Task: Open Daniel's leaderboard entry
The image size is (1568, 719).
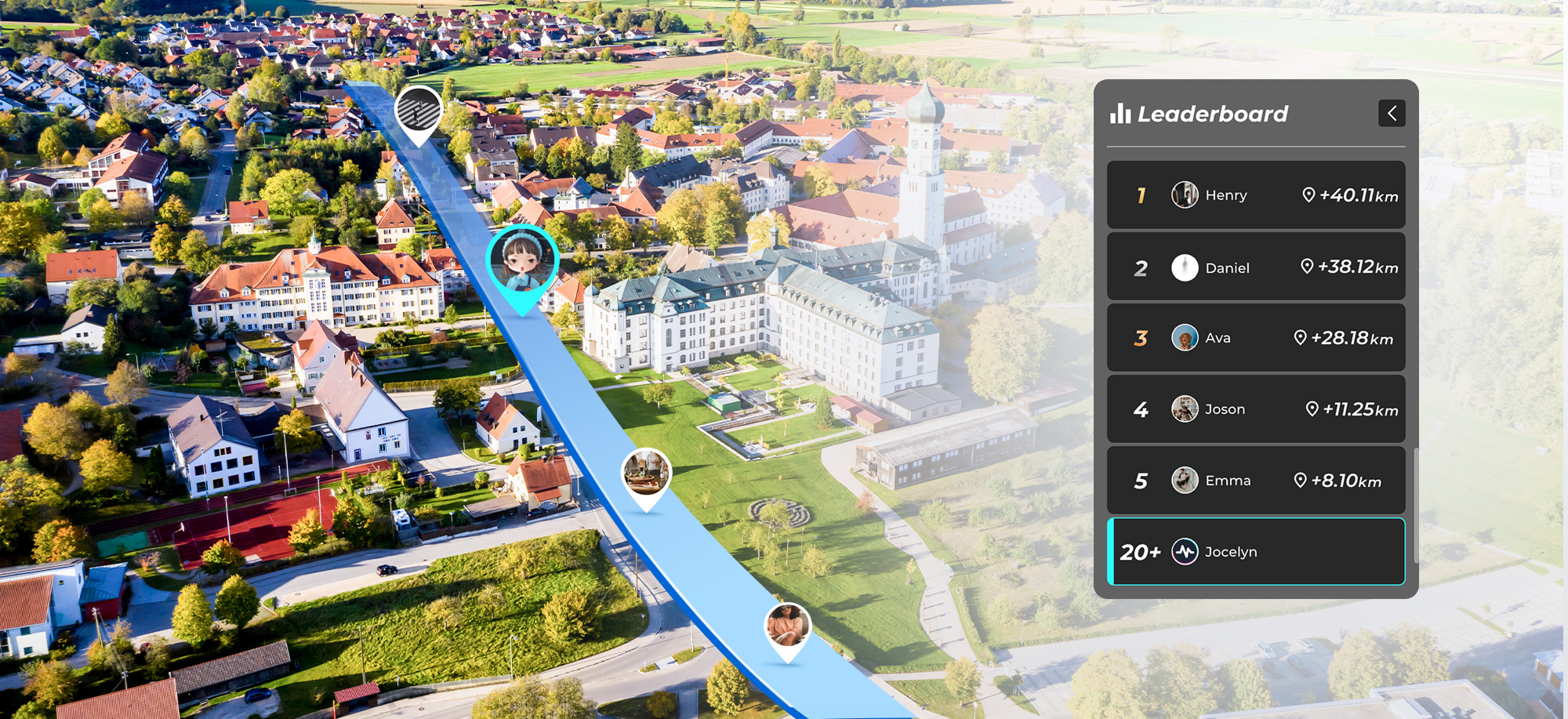Action: [1255, 267]
